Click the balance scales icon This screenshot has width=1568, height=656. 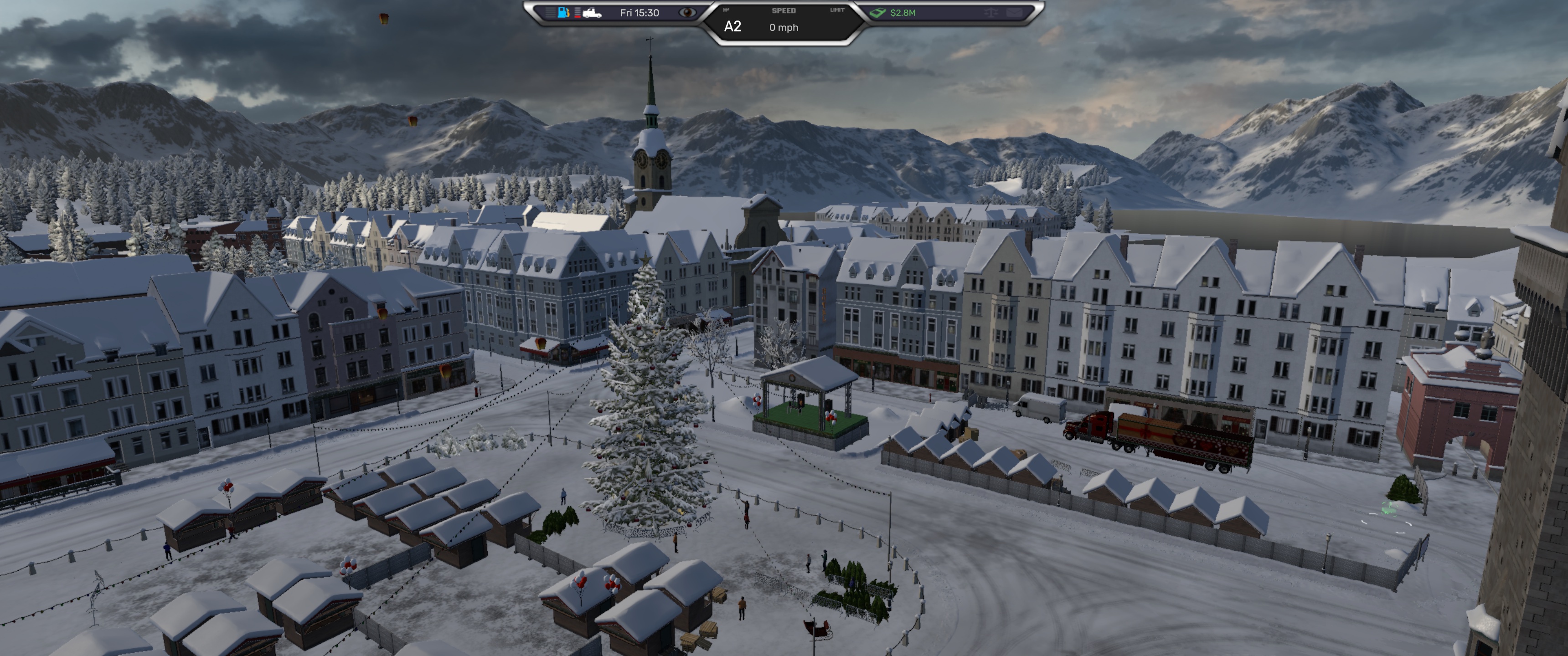click(x=991, y=12)
